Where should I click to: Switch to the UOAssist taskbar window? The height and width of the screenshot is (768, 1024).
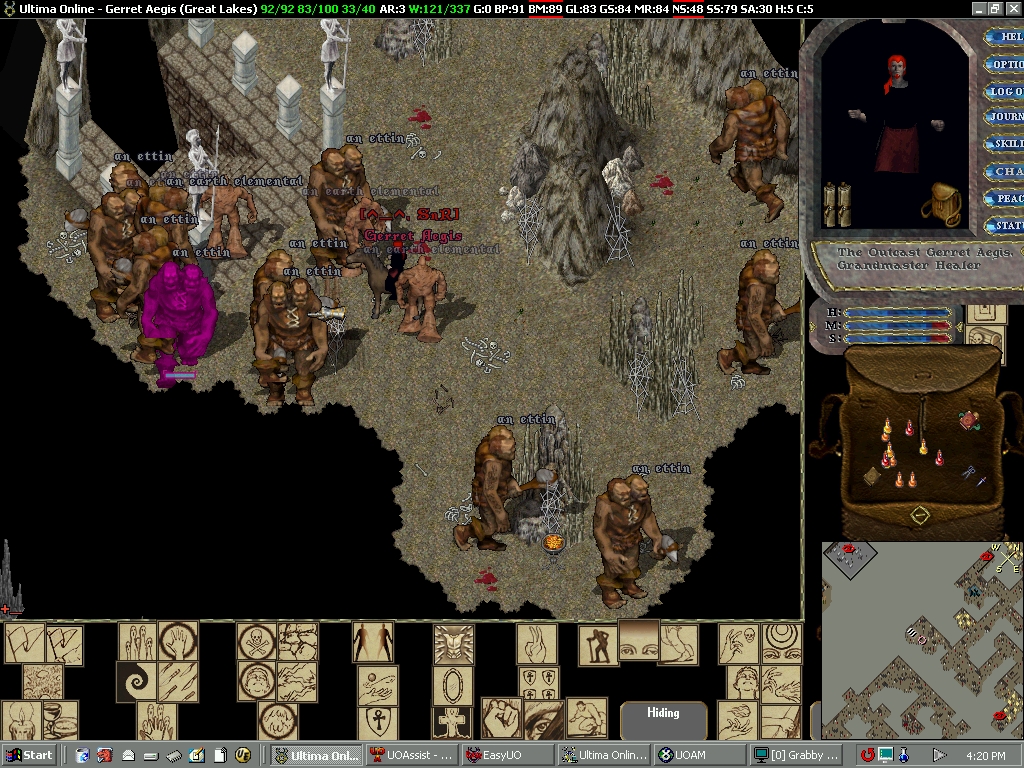pos(412,755)
